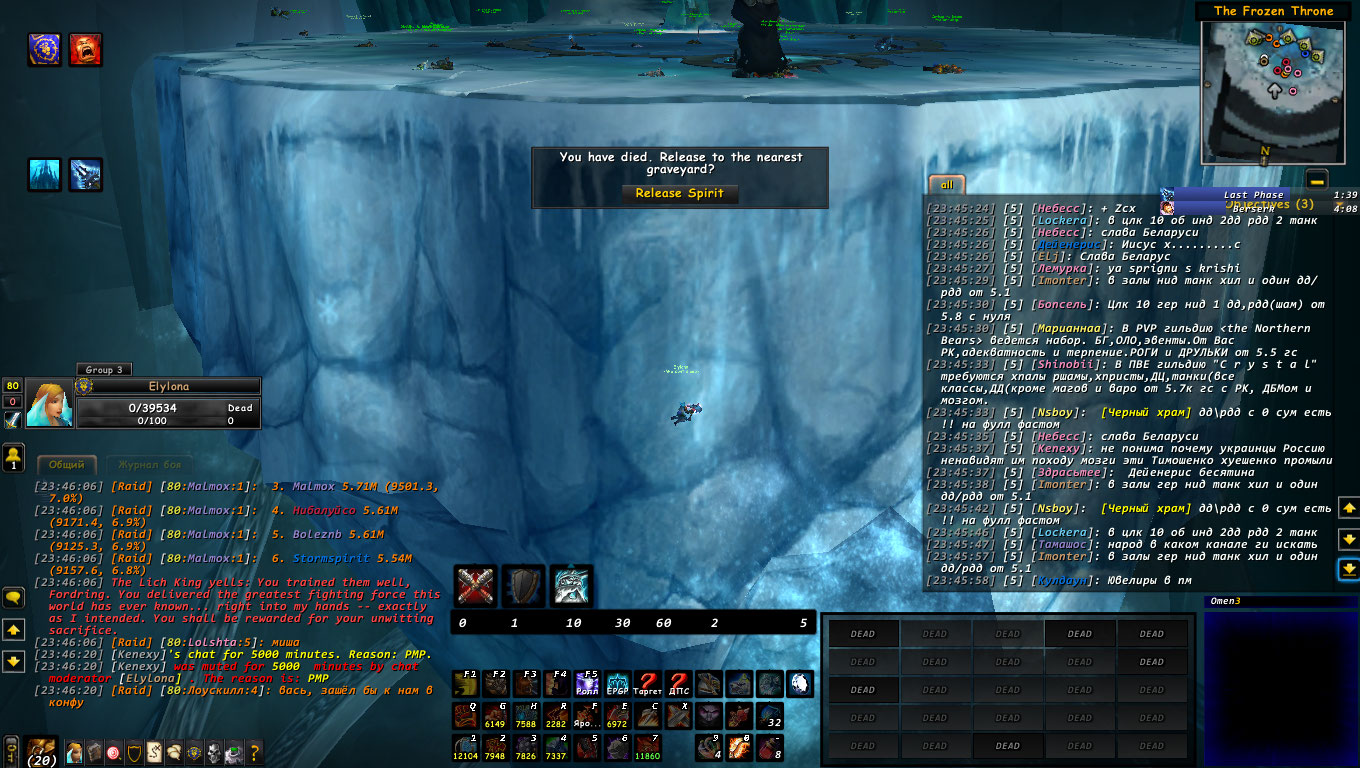Collapse the objectives tracker with the minus button
This screenshot has height=768, width=1360.
click(x=1317, y=180)
